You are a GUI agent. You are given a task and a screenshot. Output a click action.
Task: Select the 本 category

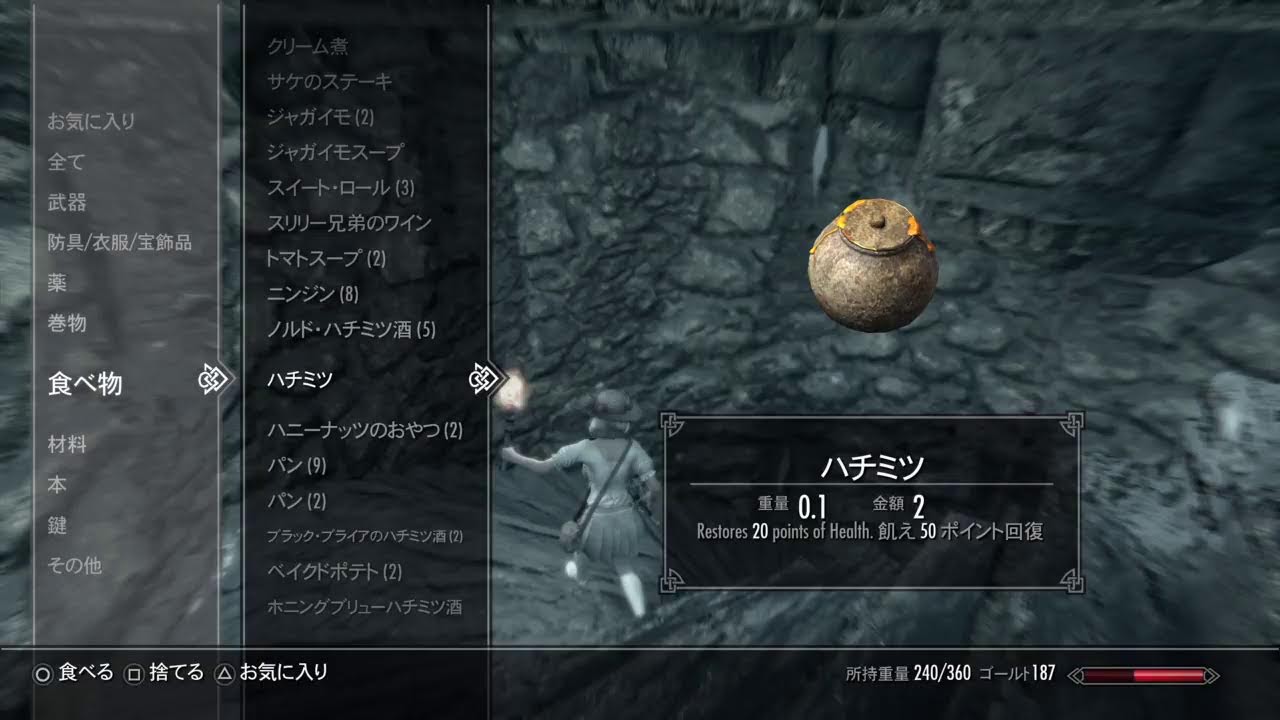coord(57,485)
